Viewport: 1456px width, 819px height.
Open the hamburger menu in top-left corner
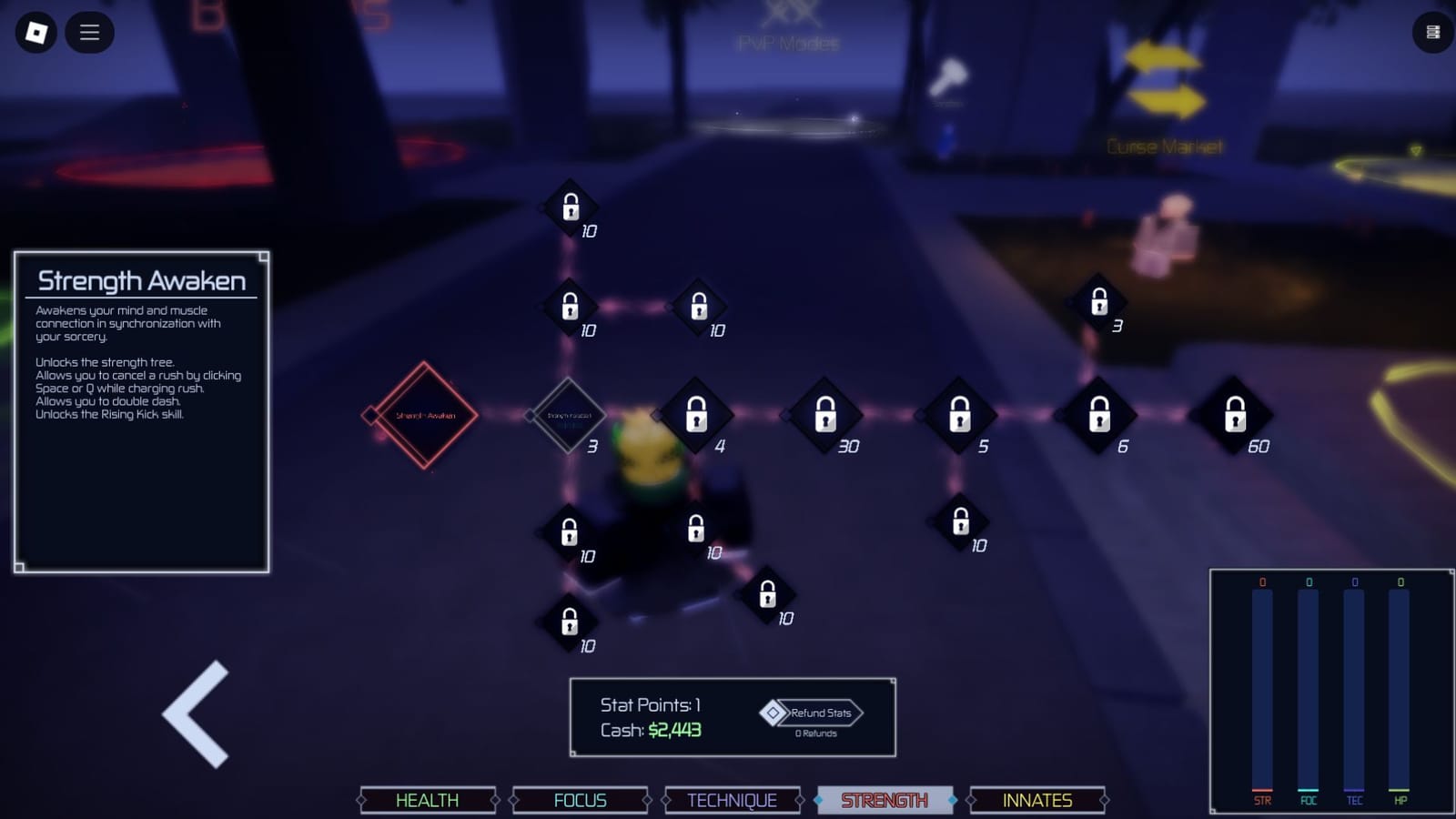click(89, 33)
